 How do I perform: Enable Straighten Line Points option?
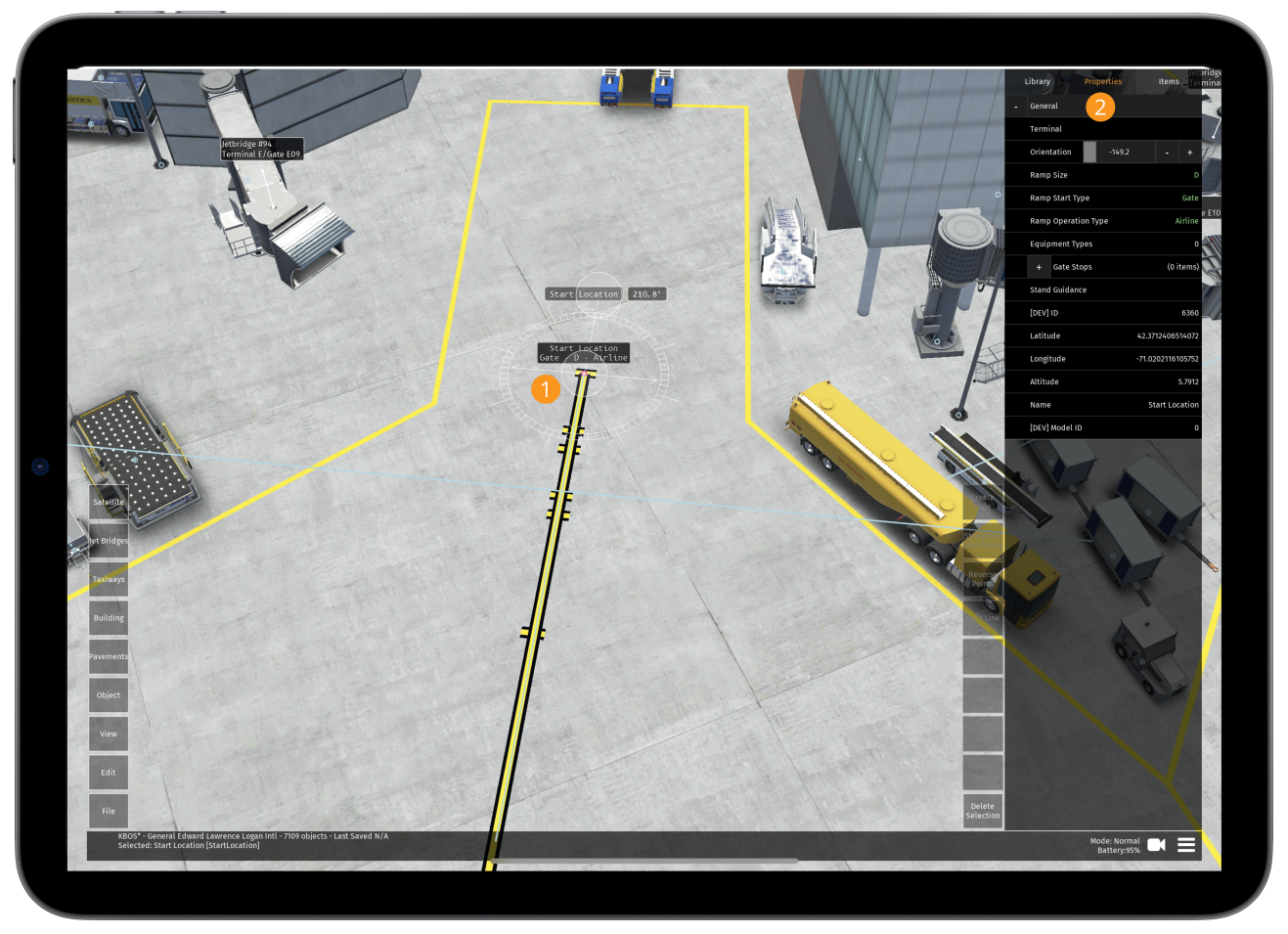(982, 539)
